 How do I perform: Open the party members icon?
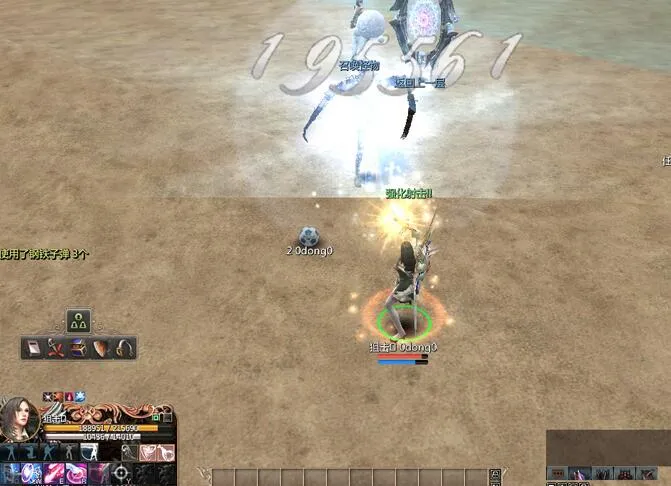(79, 321)
